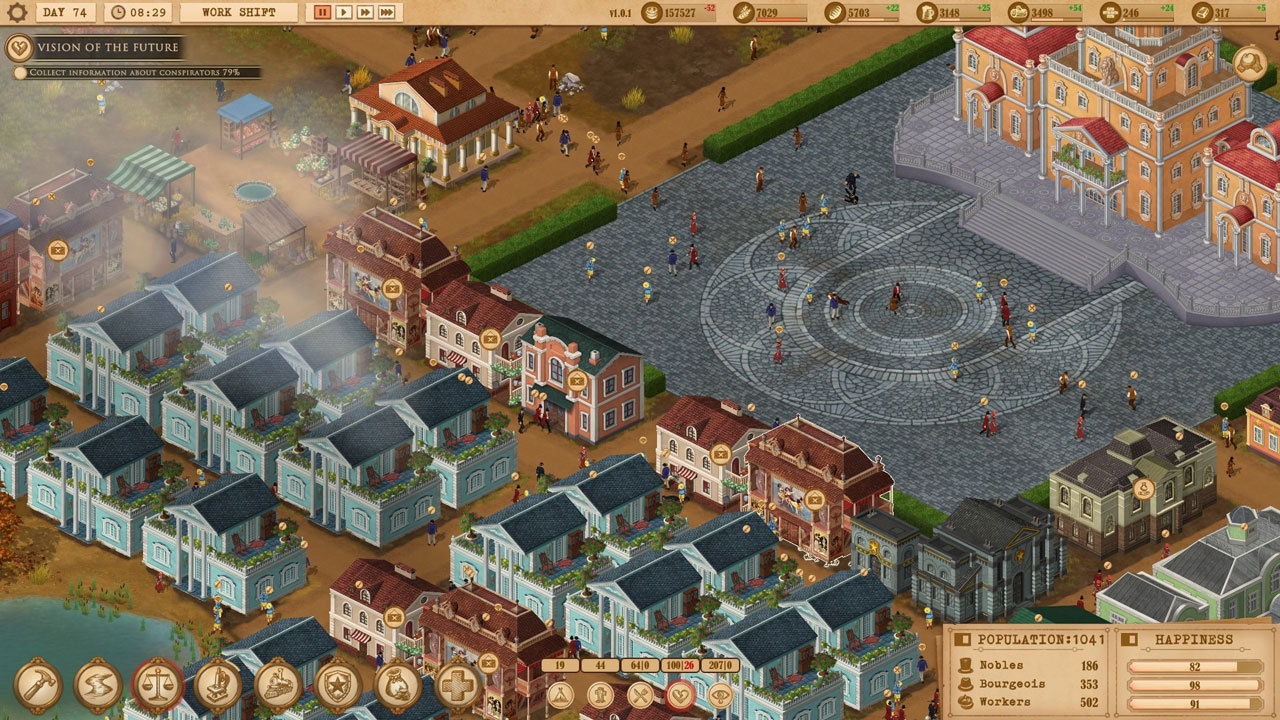
Task: Open the star shield police menu
Action: [338, 685]
